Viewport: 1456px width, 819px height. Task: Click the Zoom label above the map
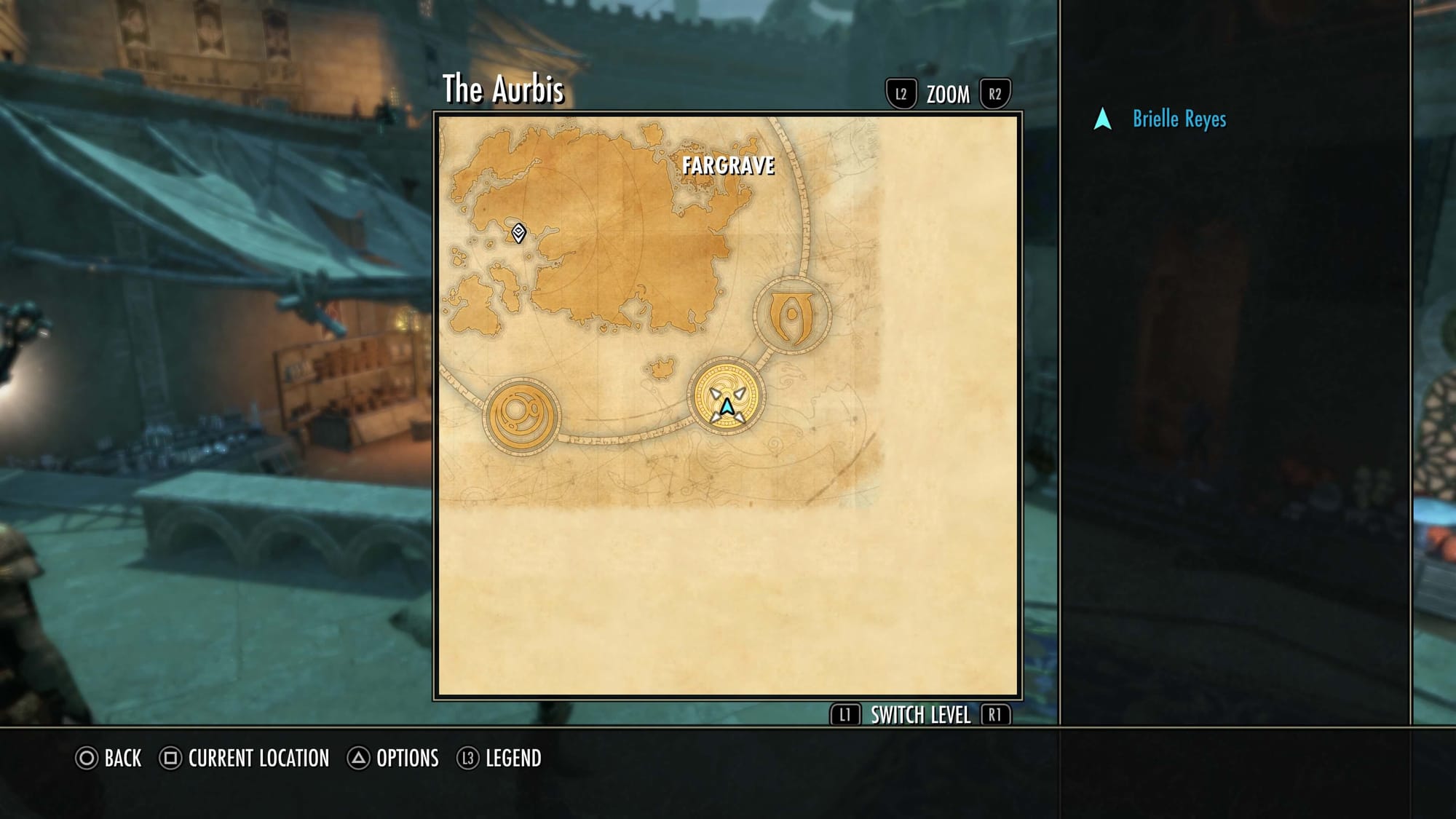(948, 95)
